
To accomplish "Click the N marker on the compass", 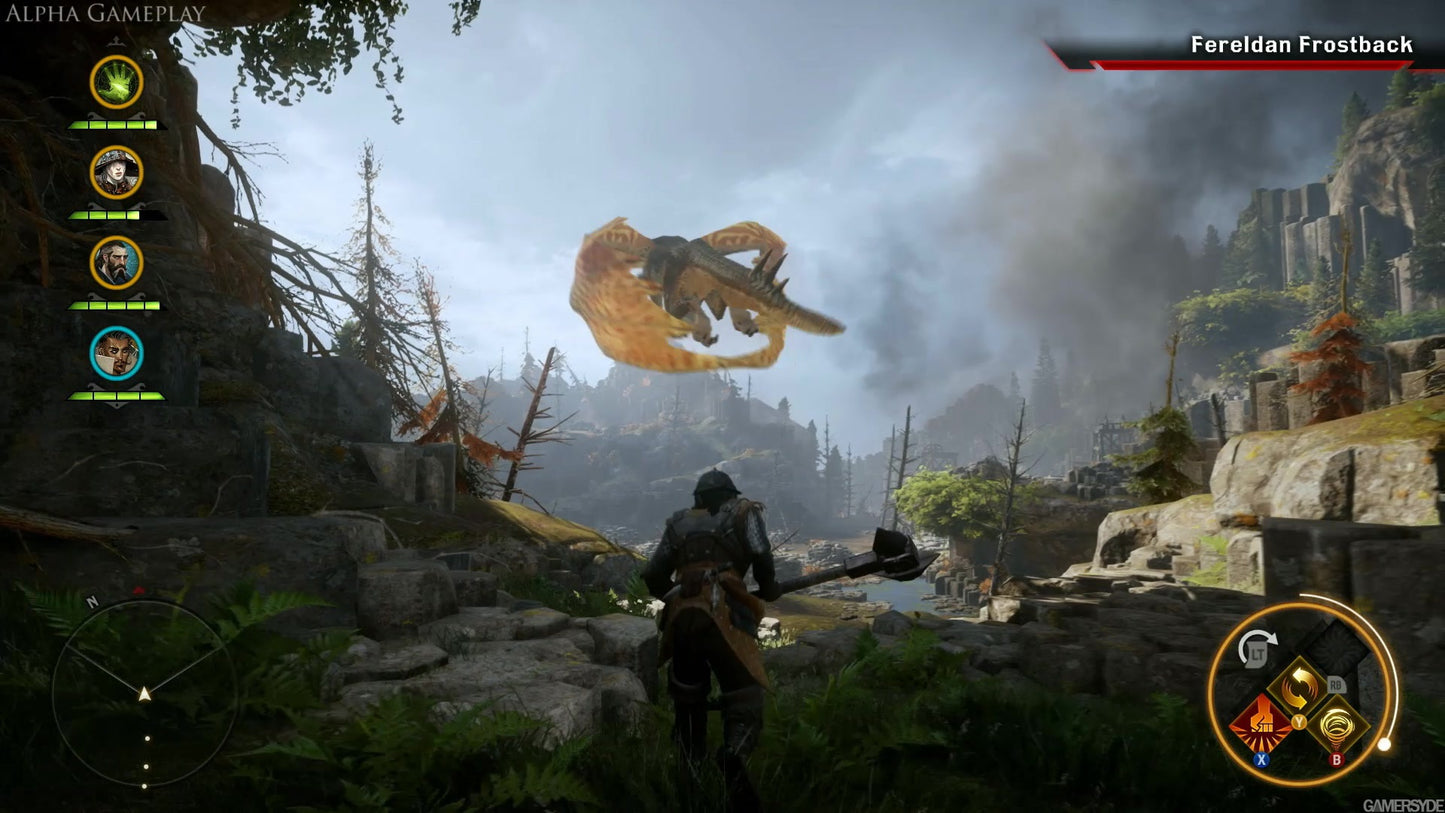I will coord(91,604).
